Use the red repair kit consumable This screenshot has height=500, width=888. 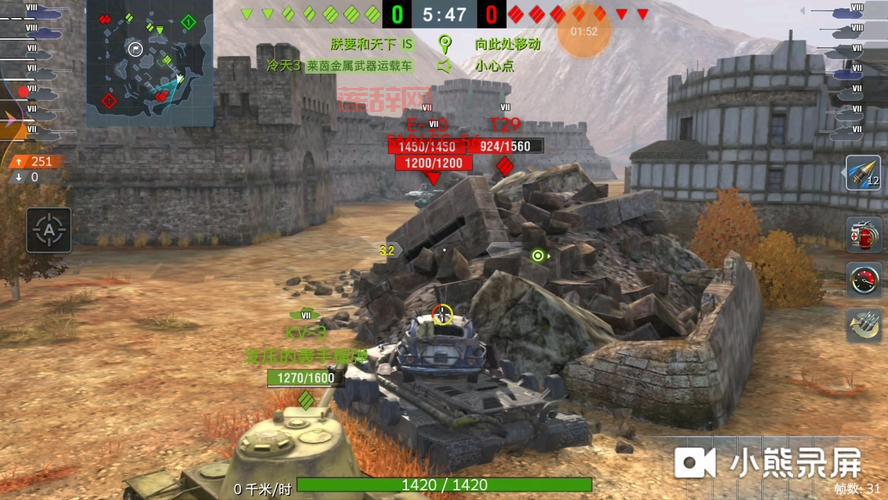863,235
